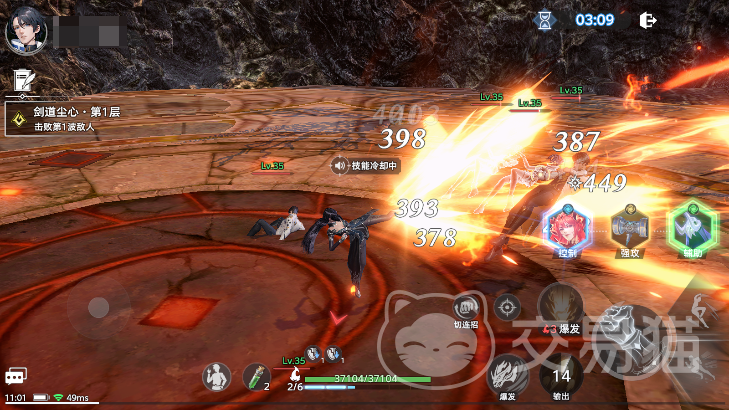This screenshot has width=729, height=410.
Task: Switch to the green 辅助 support character
Action: point(690,226)
